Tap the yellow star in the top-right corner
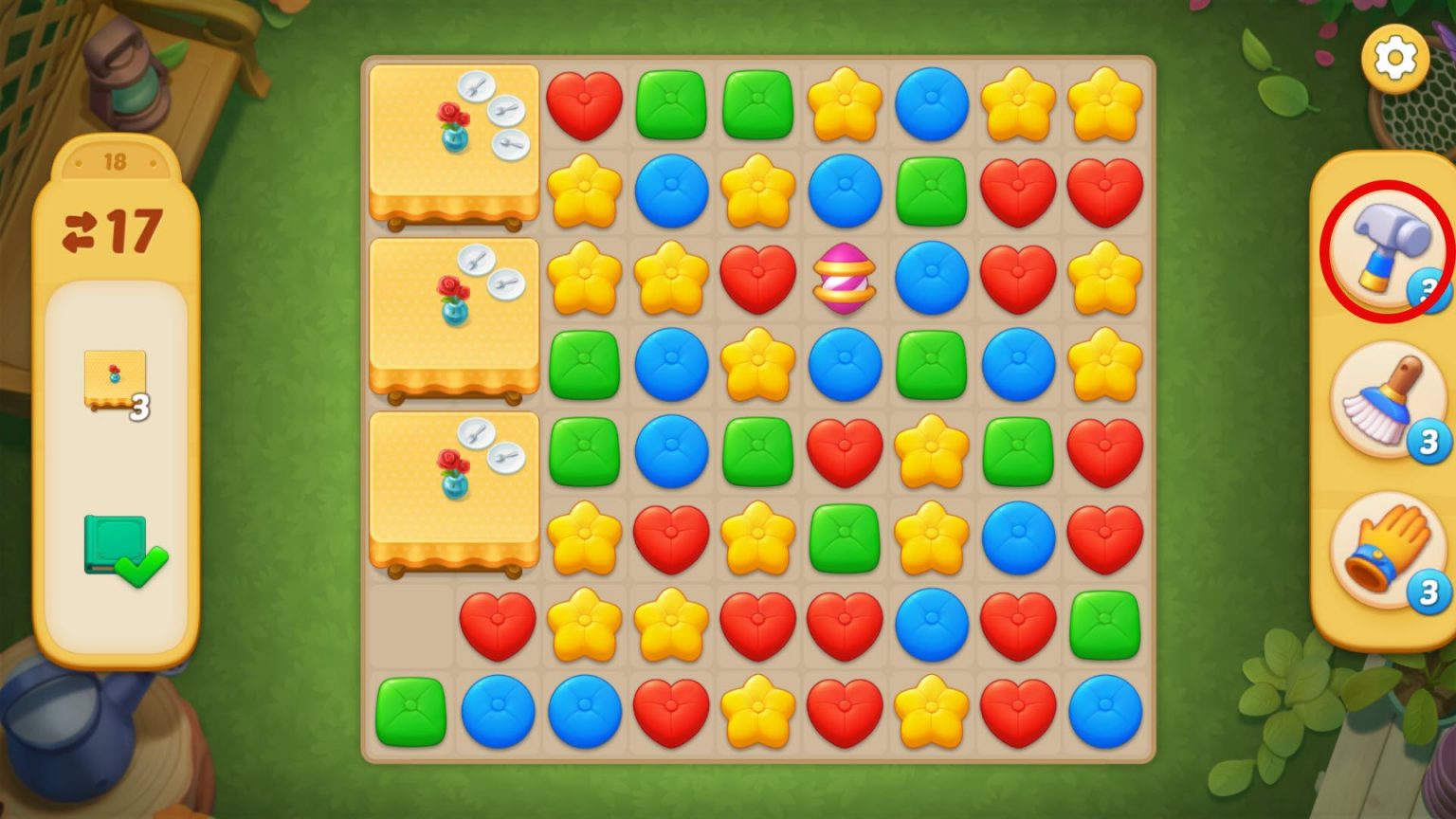The image size is (1456, 819). tap(1103, 104)
